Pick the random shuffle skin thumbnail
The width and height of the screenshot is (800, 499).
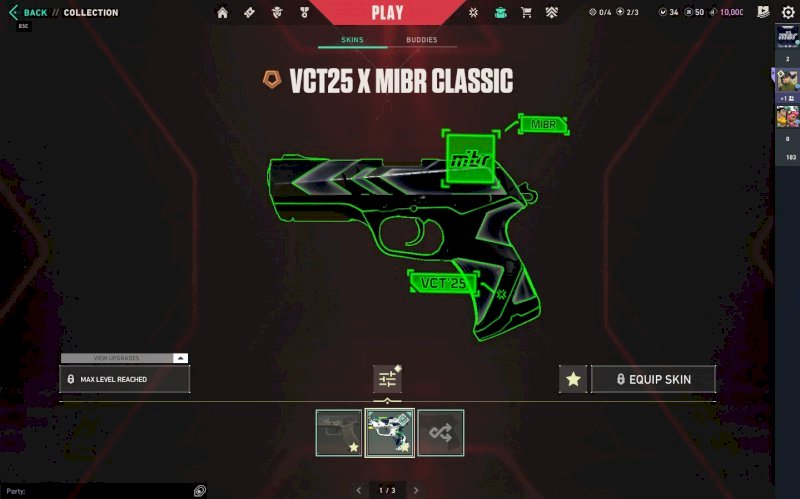pos(440,433)
